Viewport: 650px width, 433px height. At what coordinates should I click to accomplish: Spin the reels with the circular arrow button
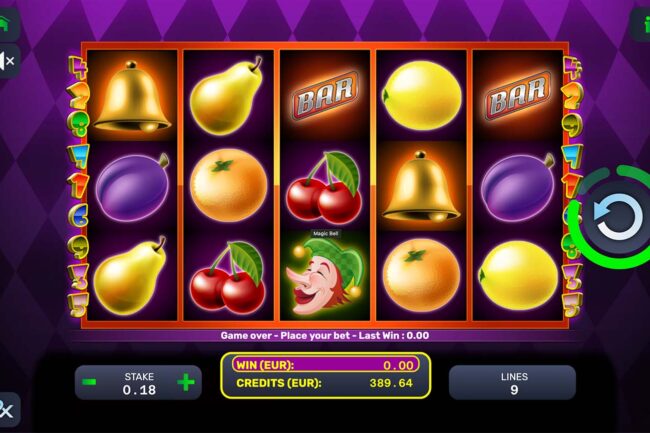coord(619,216)
